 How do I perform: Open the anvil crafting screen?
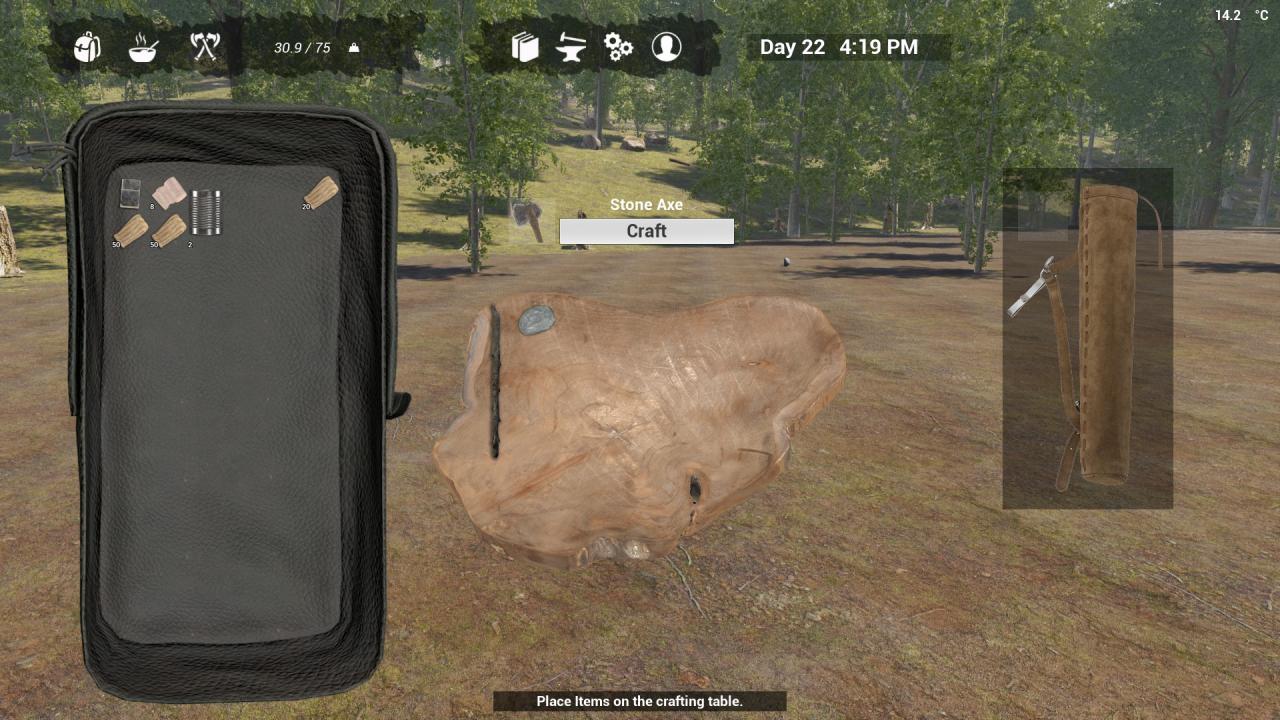coord(572,47)
